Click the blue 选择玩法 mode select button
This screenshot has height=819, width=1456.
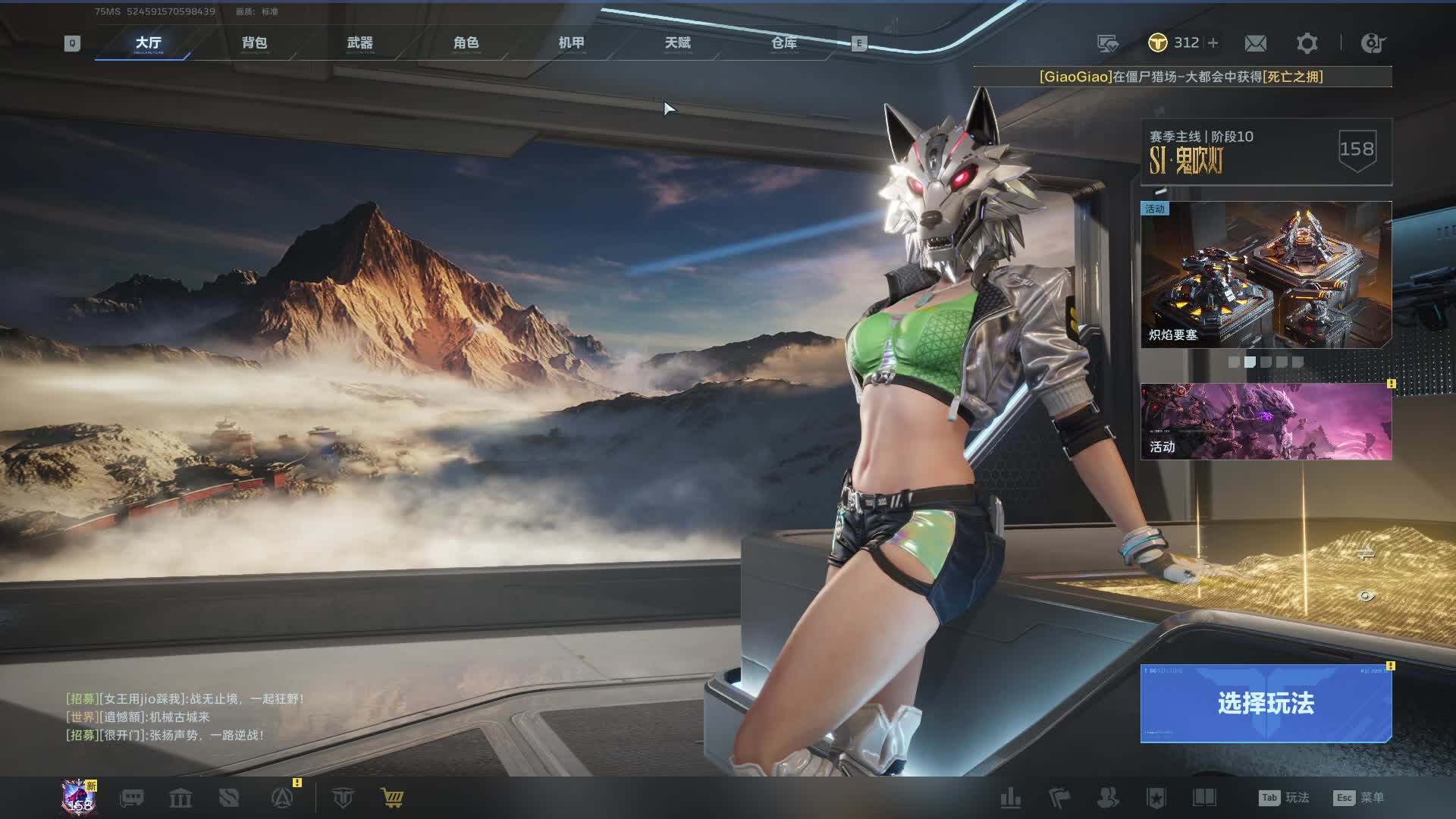click(1266, 704)
